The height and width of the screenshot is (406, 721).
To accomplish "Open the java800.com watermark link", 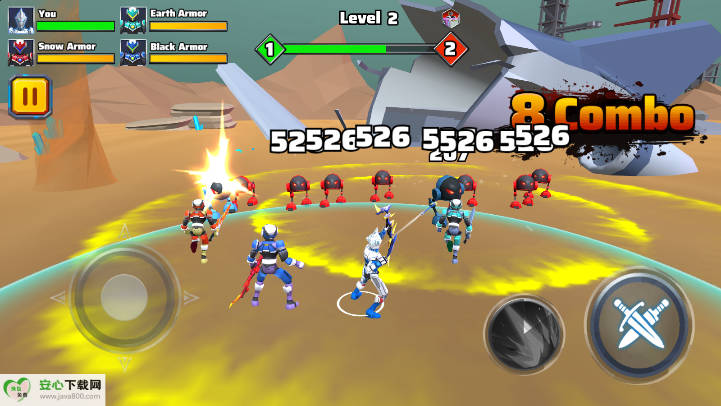I will pyautogui.click(x=53, y=390).
